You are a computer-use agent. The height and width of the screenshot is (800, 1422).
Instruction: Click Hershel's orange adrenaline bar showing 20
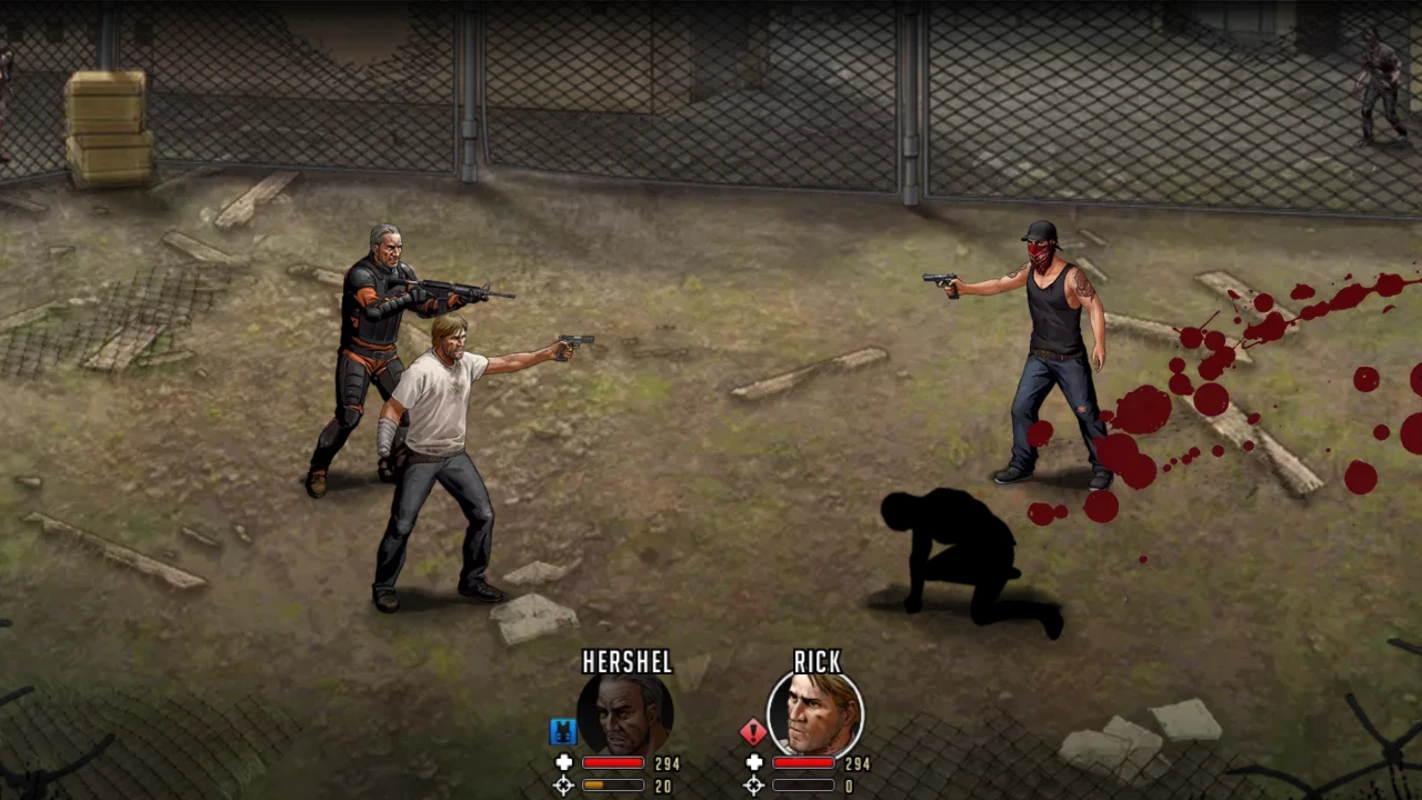coord(613,785)
